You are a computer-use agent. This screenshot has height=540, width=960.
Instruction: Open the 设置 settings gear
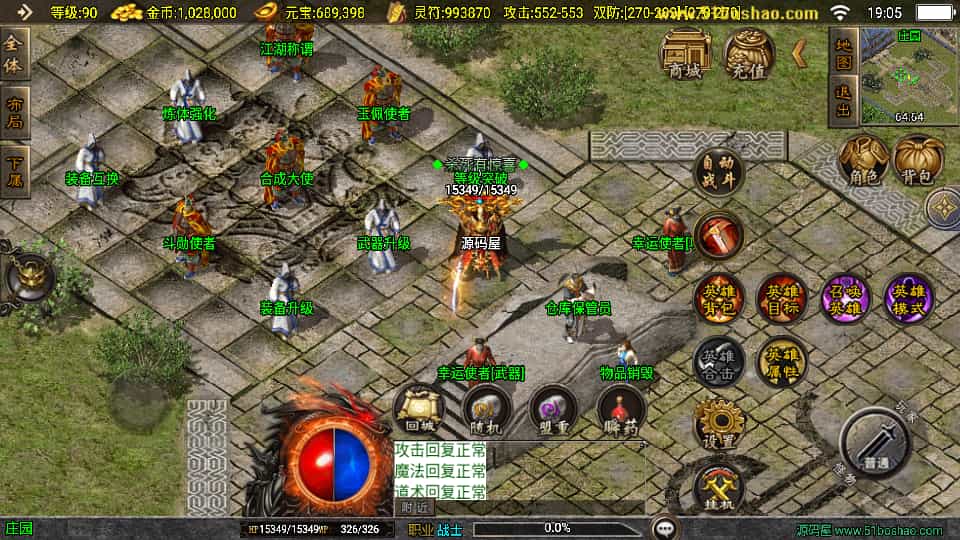click(x=719, y=423)
